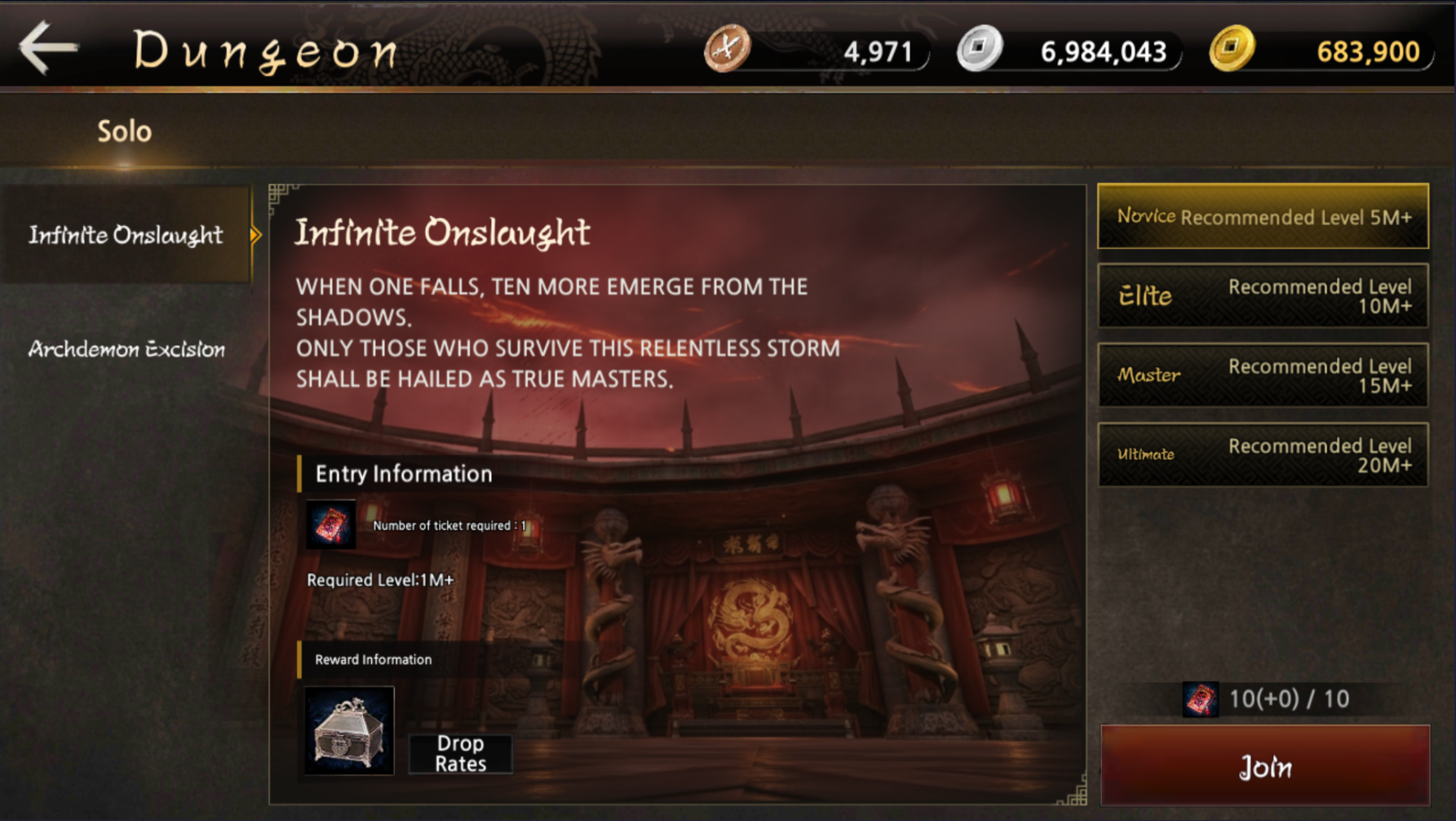The image size is (1456, 821).
Task: Select Novice difficulty level
Action: pyautogui.click(x=1263, y=216)
